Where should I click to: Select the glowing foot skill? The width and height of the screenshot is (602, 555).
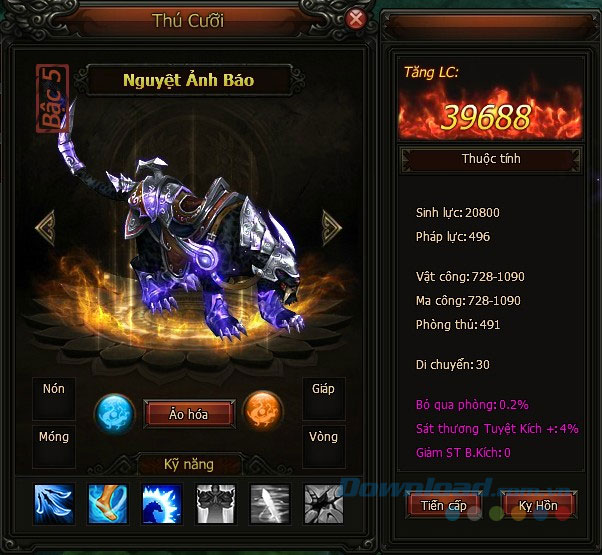[x=108, y=504]
